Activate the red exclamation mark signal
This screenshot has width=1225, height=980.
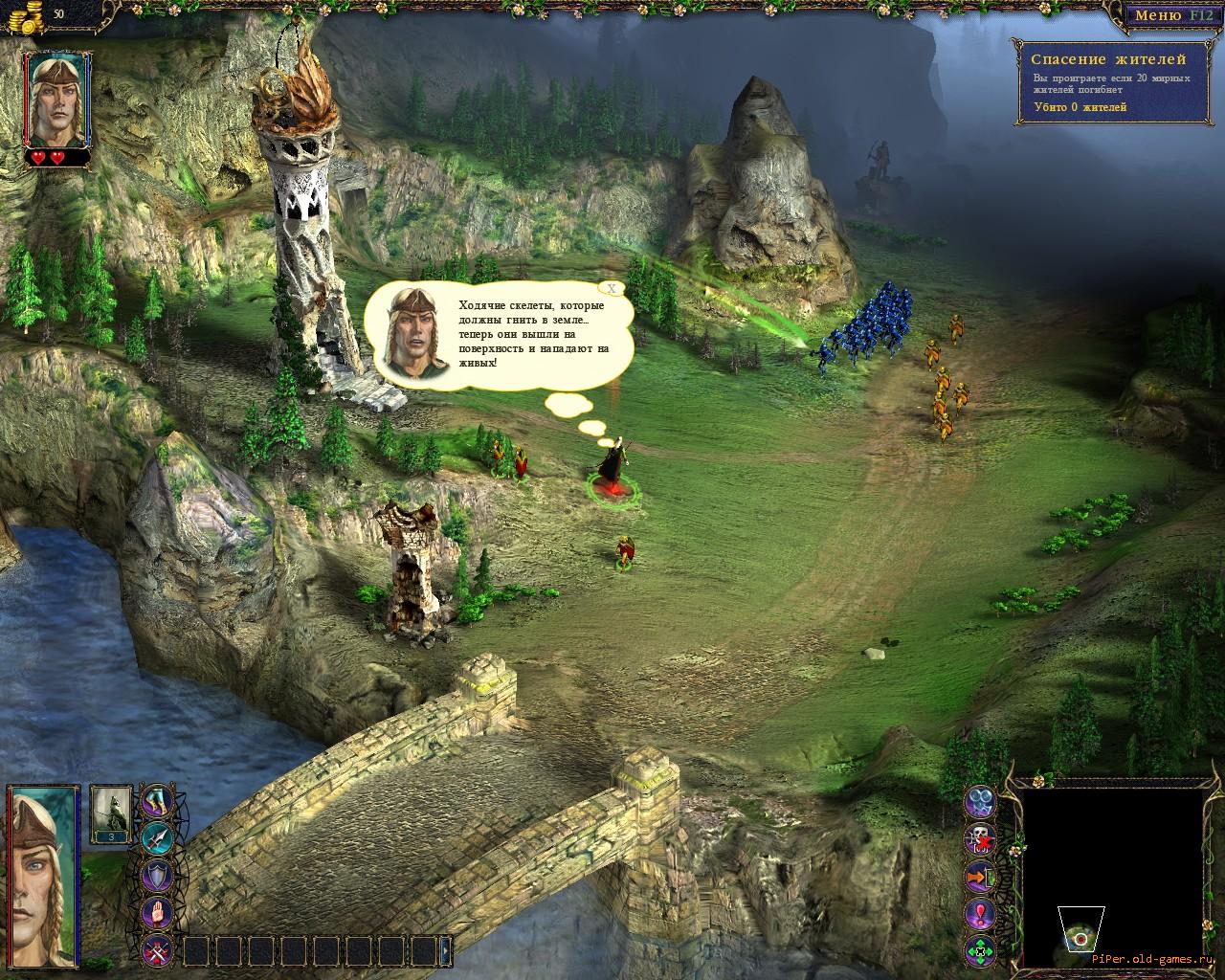click(x=980, y=913)
